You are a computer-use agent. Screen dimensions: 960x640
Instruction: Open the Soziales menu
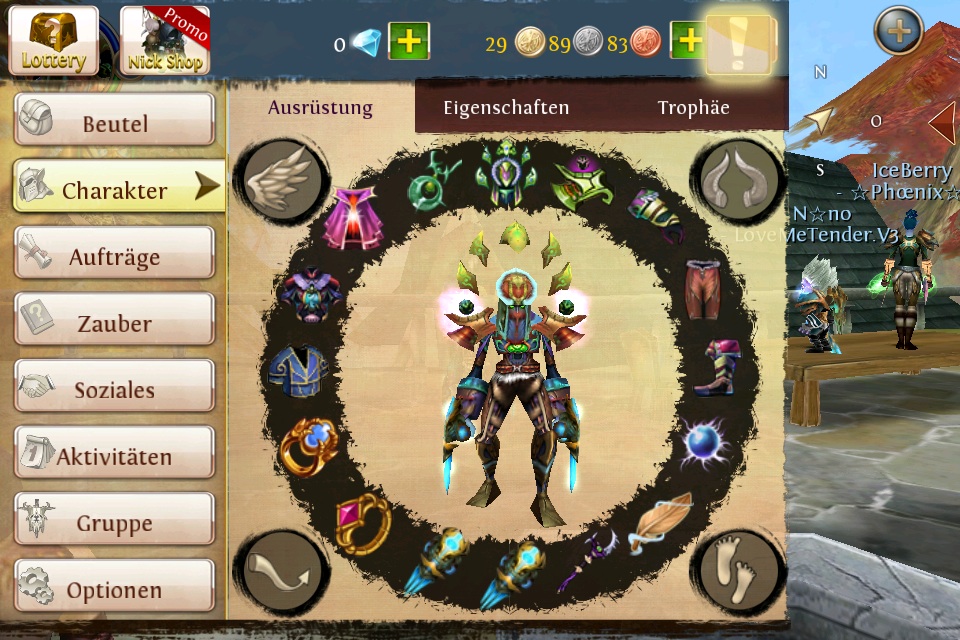point(114,389)
